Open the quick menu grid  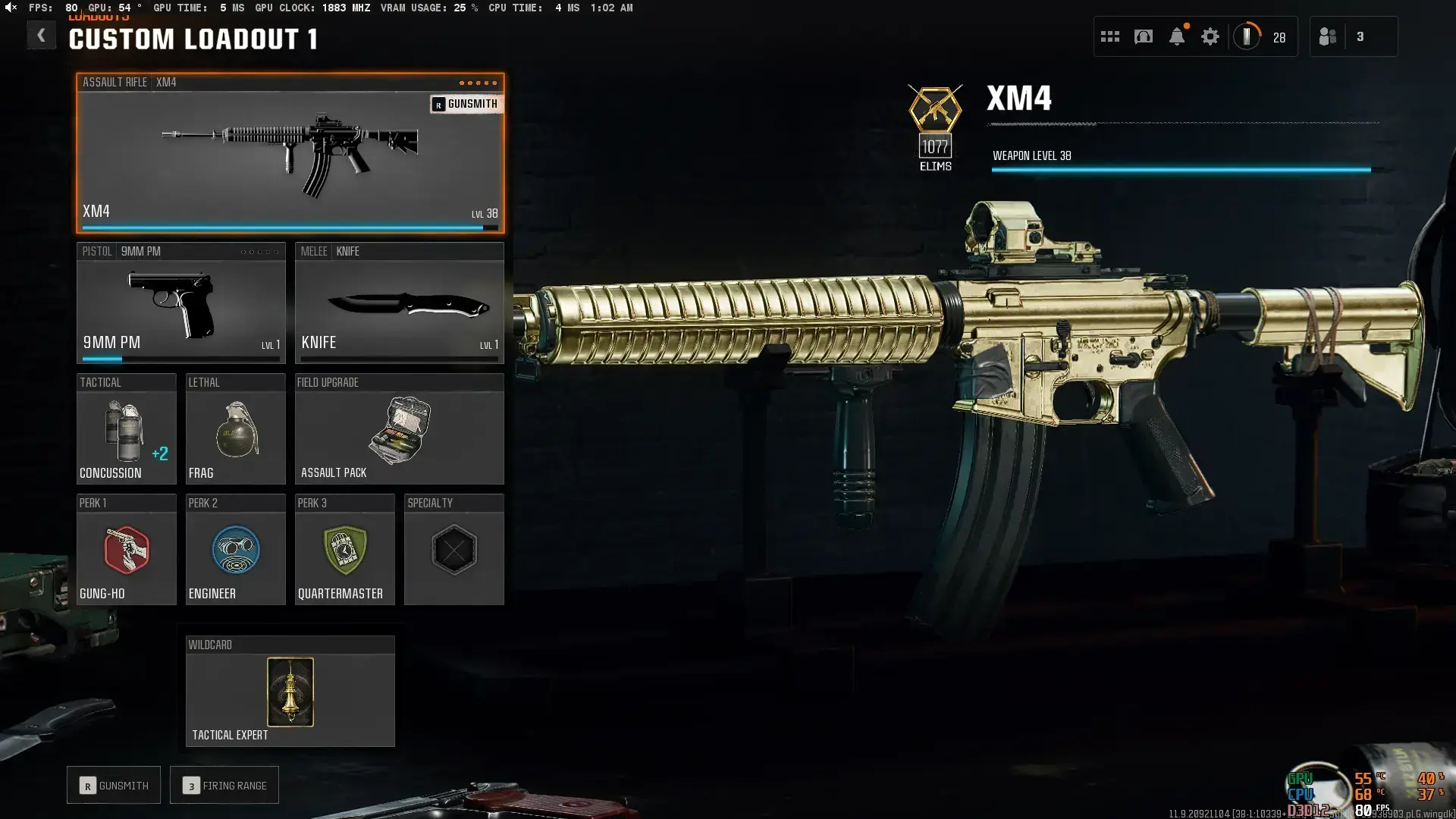pos(1110,36)
